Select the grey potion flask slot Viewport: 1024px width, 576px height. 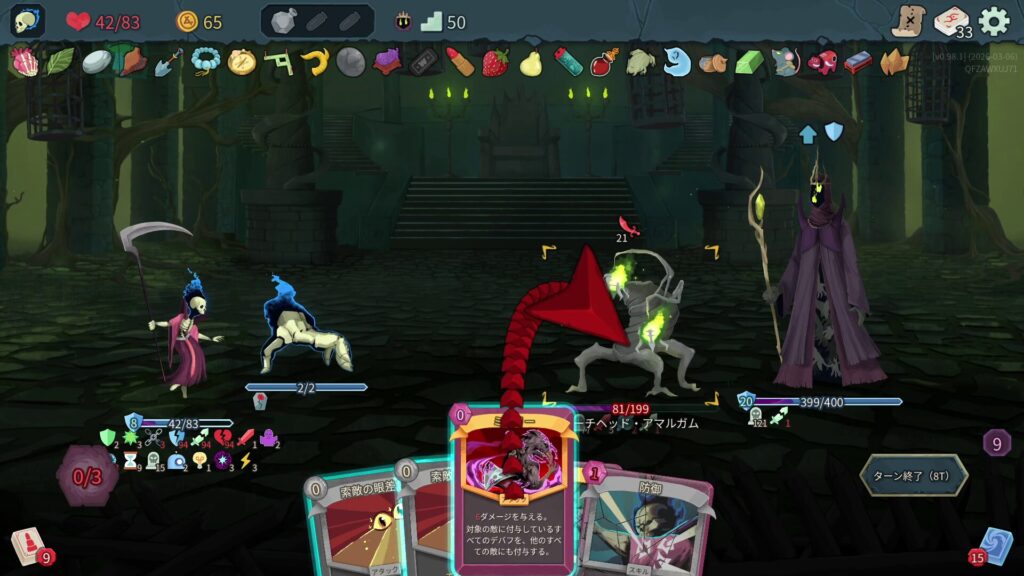pos(283,21)
